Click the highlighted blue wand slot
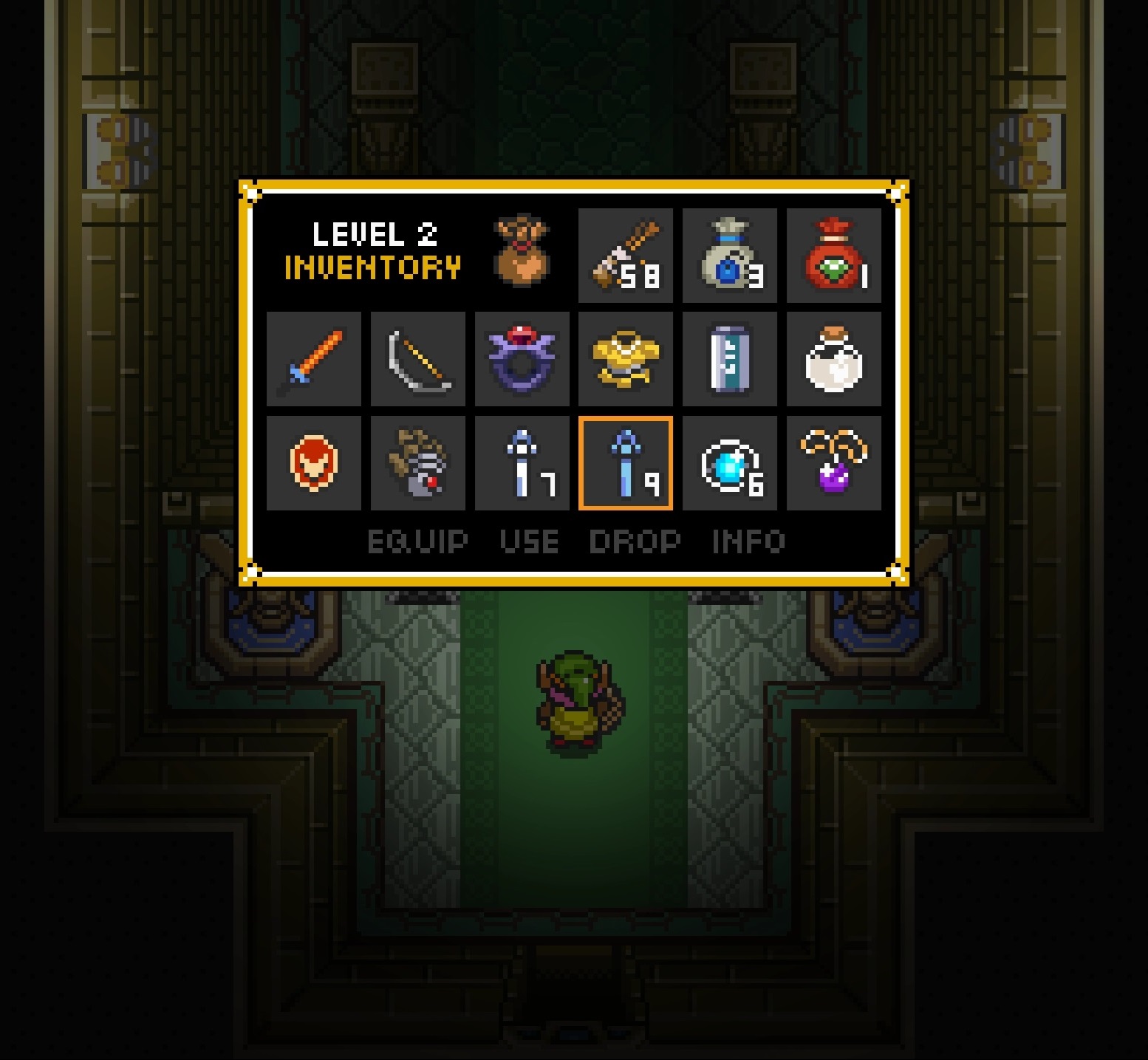The image size is (1148, 1060). pos(626,462)
